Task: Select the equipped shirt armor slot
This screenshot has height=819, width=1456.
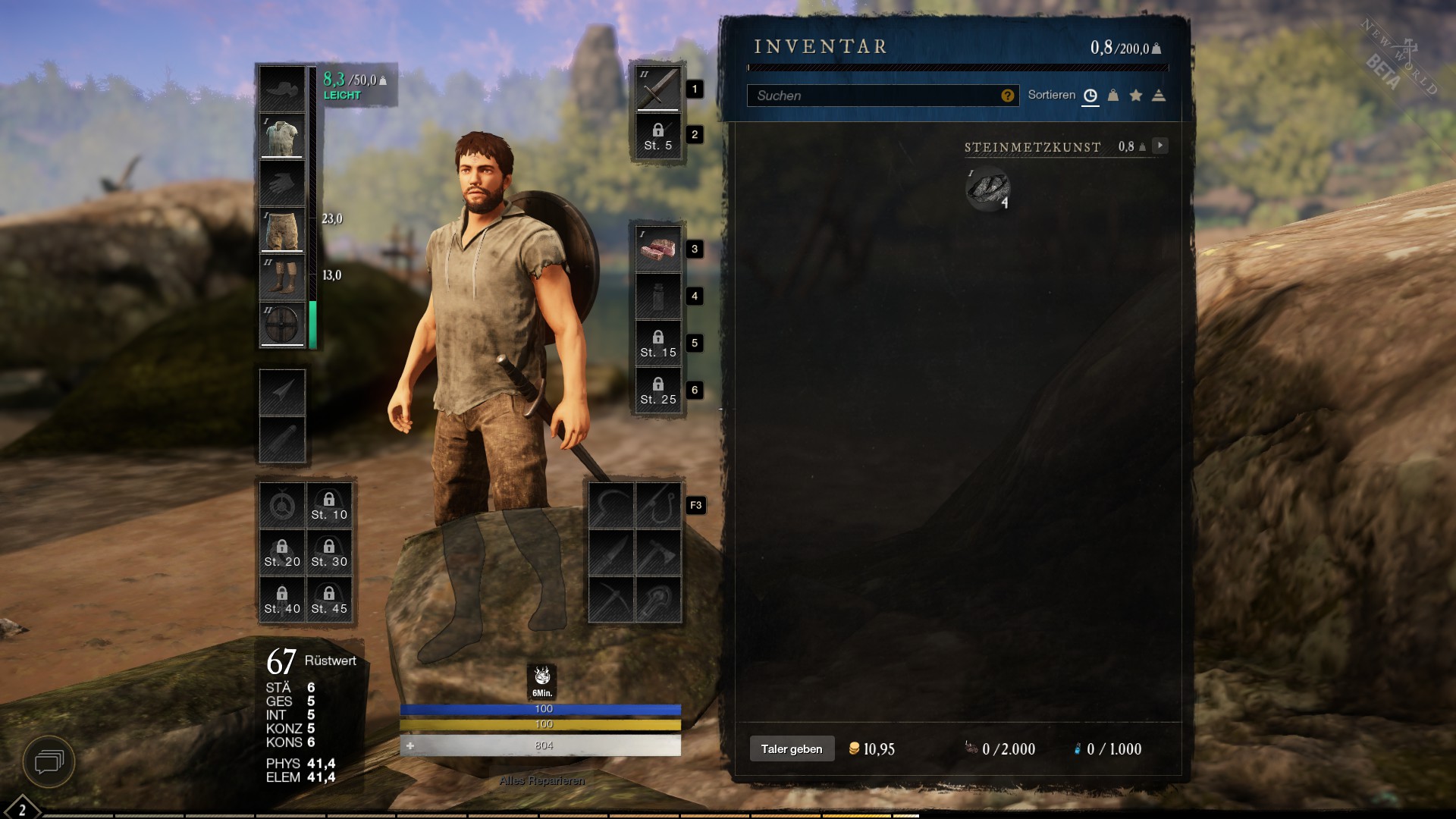Action: [x=282, y=136]
